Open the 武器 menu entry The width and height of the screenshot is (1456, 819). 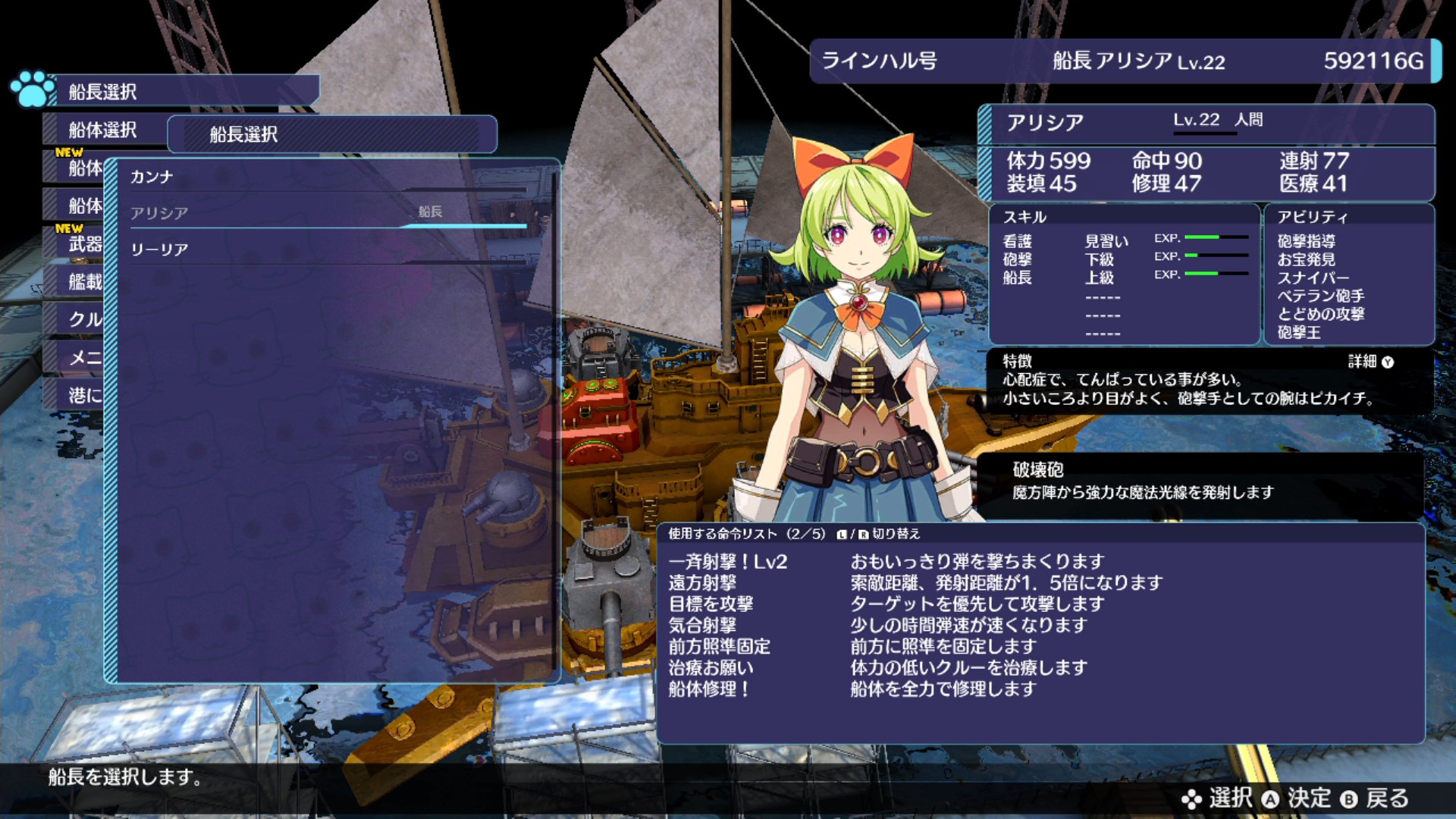click(83, 244)
